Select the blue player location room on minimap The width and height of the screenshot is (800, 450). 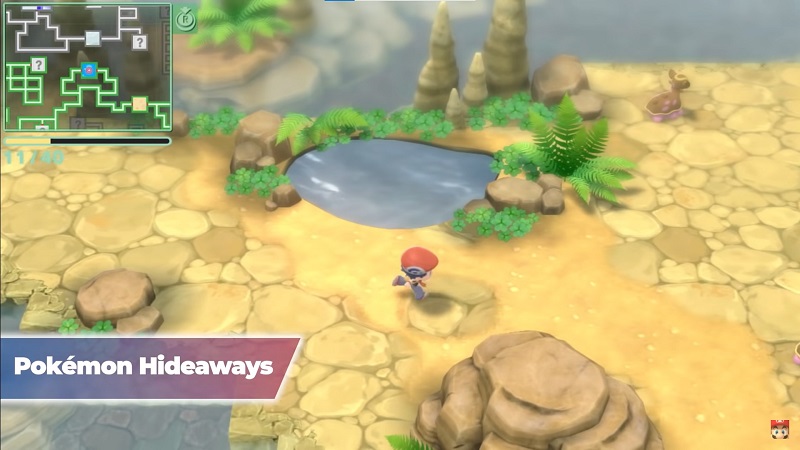click(90, 69)
